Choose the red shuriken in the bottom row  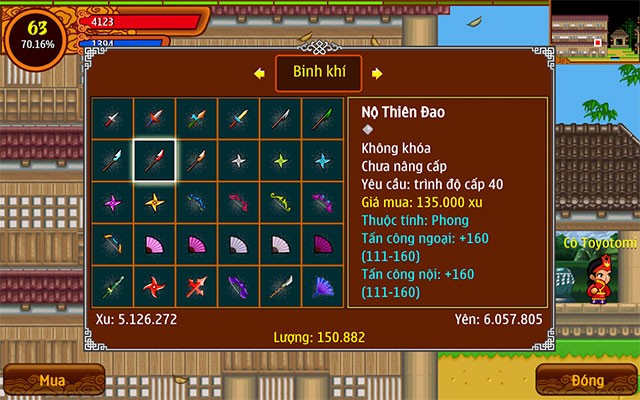154,285
